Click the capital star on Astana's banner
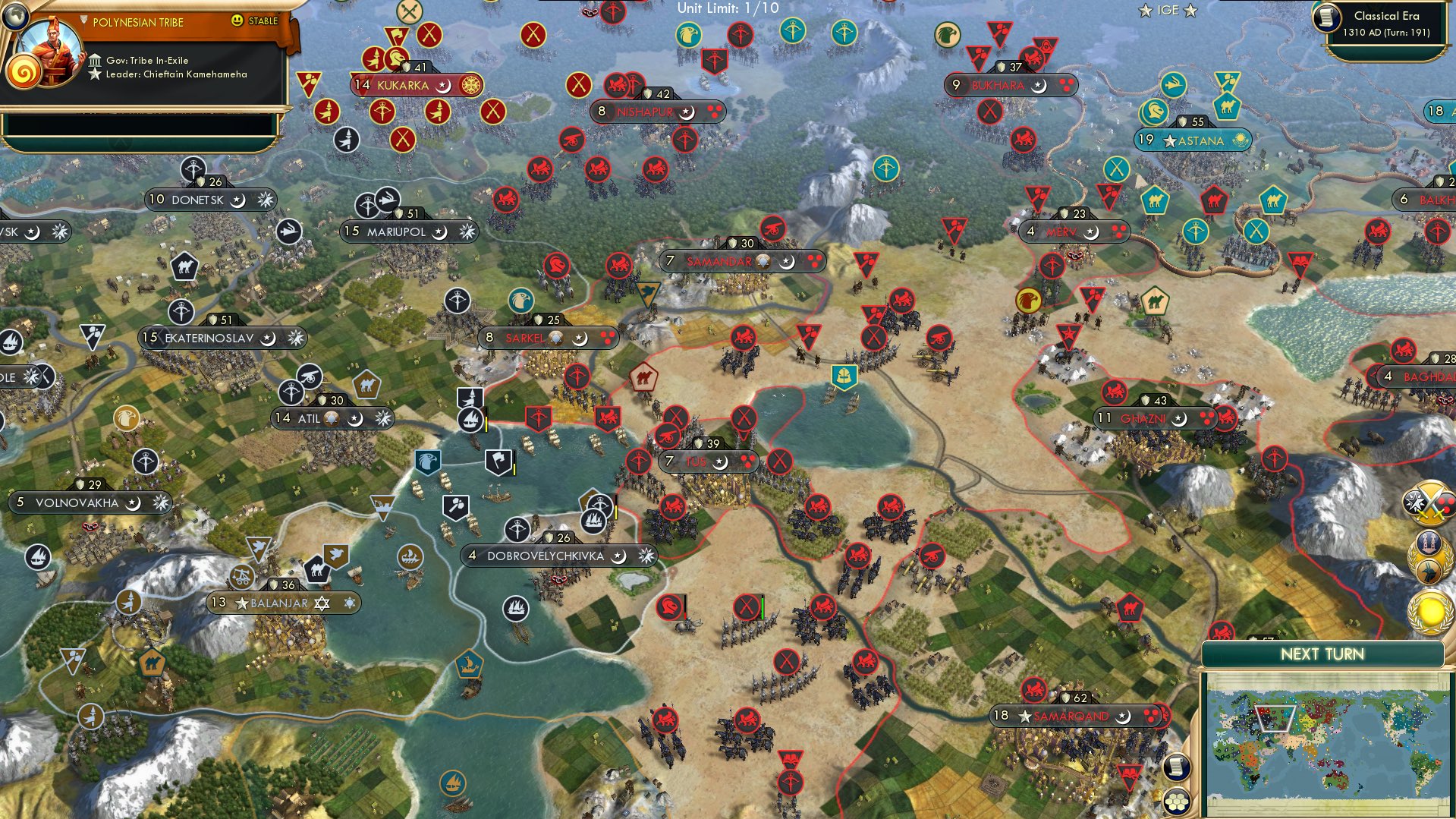Screen dimensions: 1456x819 pos(1168,140)
